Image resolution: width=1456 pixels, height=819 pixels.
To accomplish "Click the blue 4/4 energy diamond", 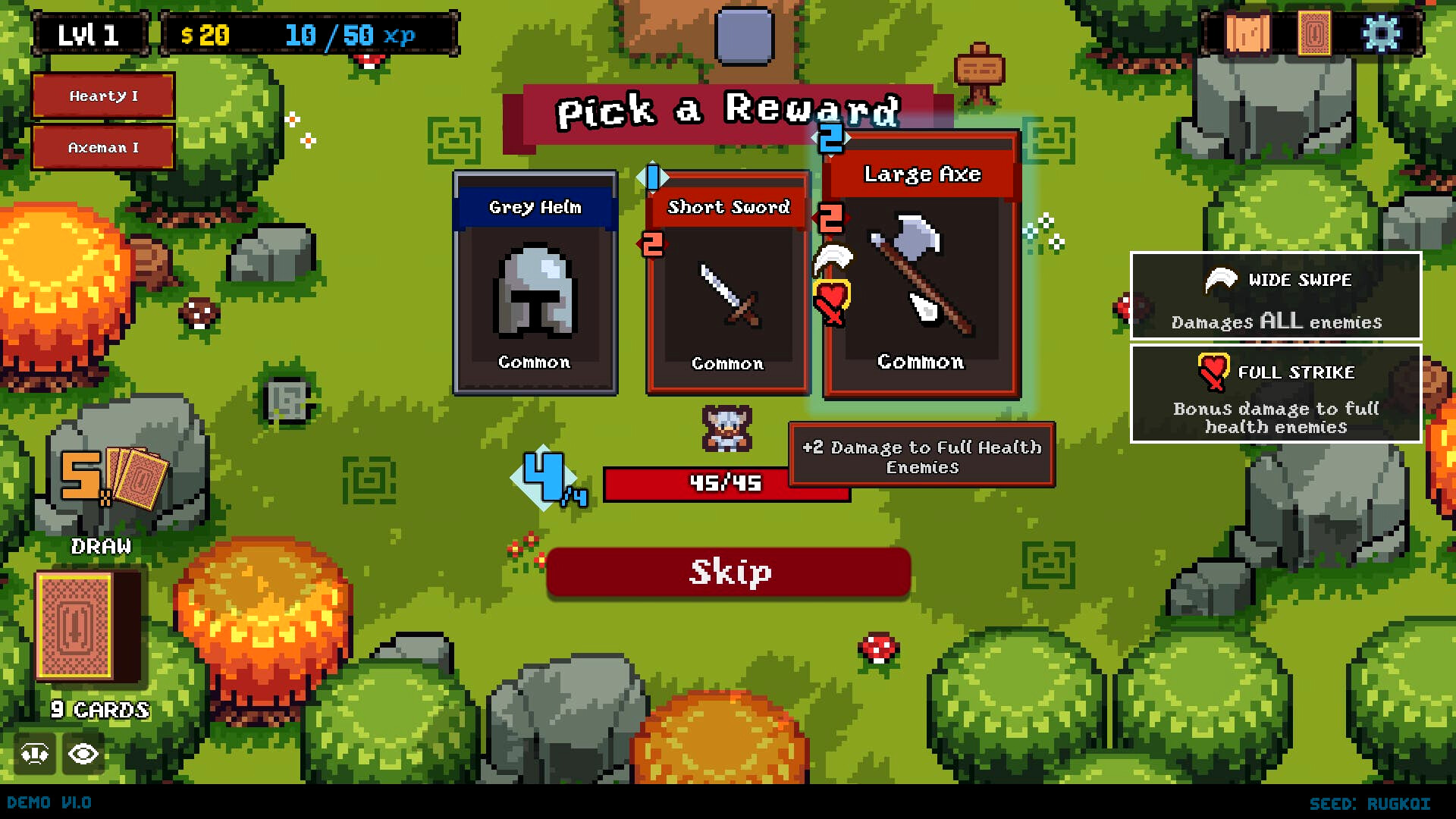I will point(543,476).
